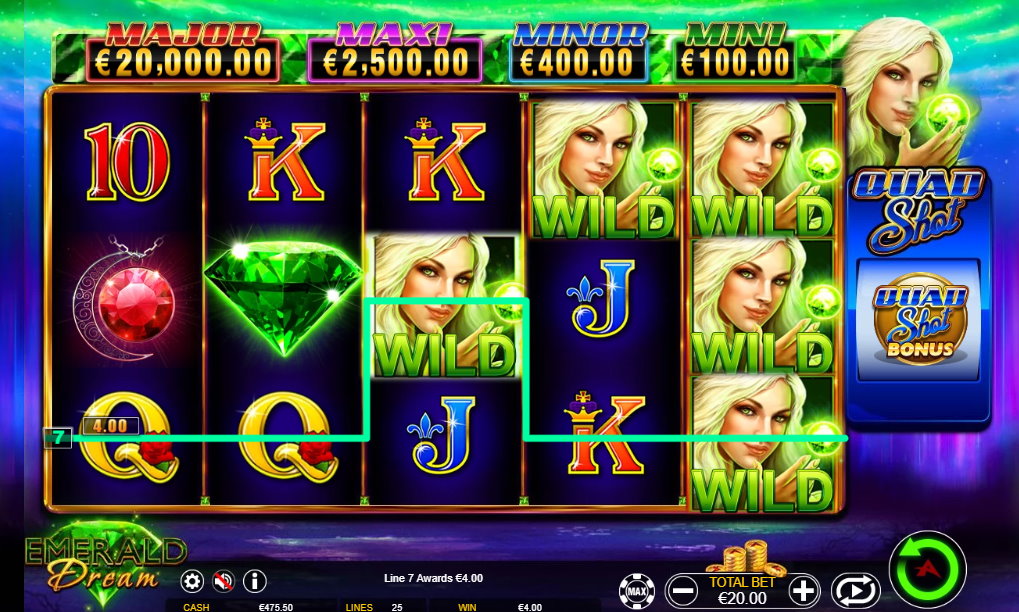Screen dimensions: 1019x612
Task: Decrease total bet with the minus button
Action: point(683,590)
